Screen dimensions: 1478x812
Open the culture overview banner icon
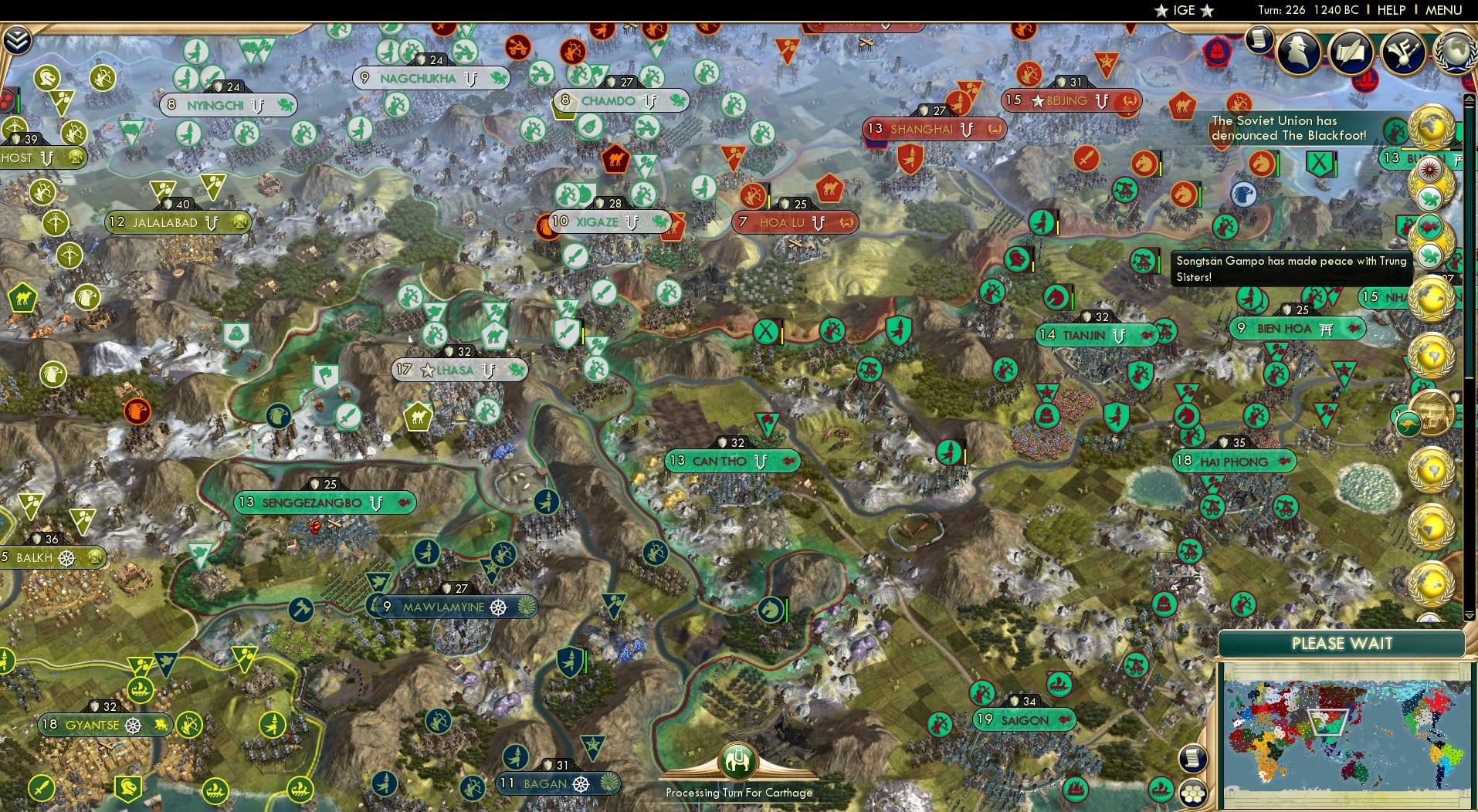1402,50
